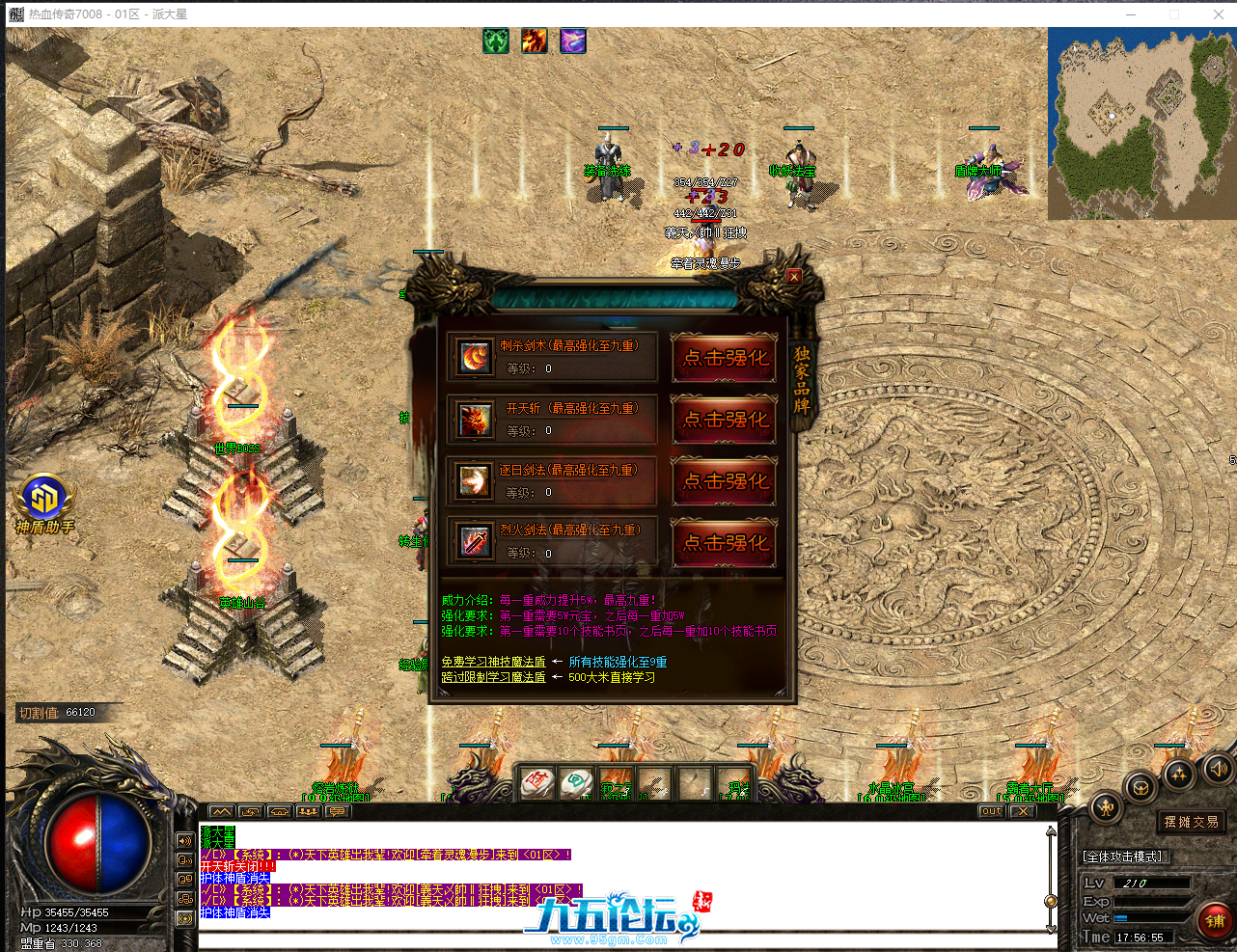Viewport: 1237px width, 952px height.
Task: Click the out button to collapse the chat window
Action: 991,811
